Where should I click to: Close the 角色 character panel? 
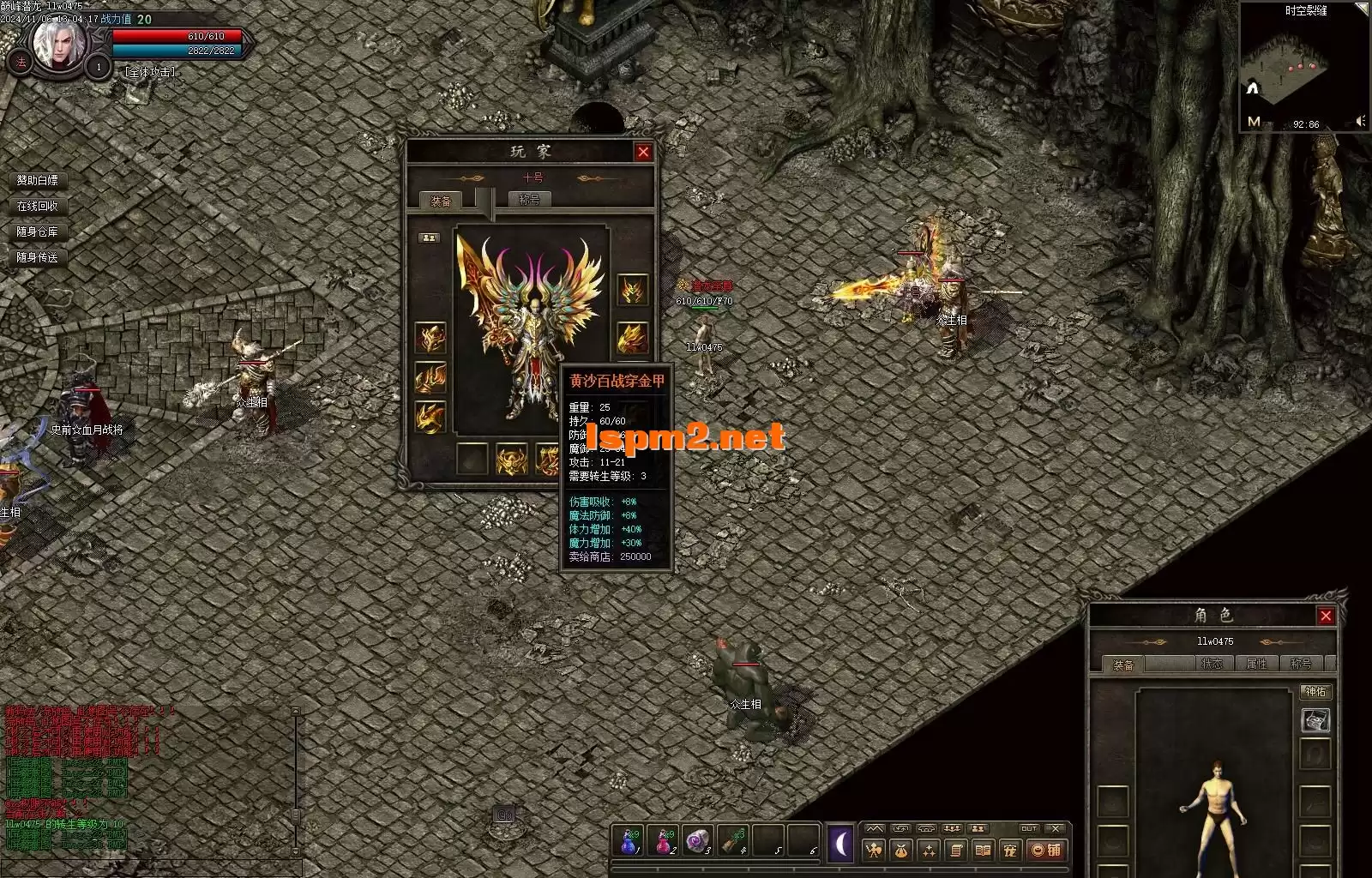pos(1326,616)
